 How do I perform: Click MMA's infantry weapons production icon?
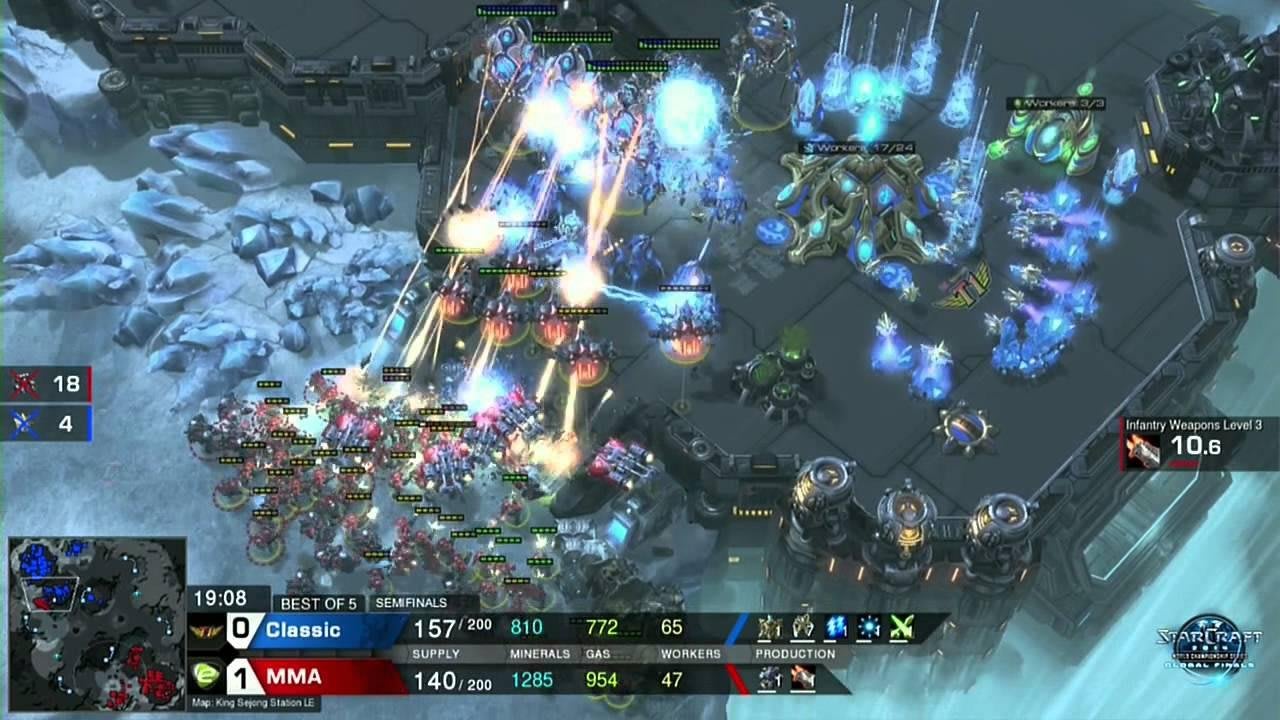tap(802, 679)
